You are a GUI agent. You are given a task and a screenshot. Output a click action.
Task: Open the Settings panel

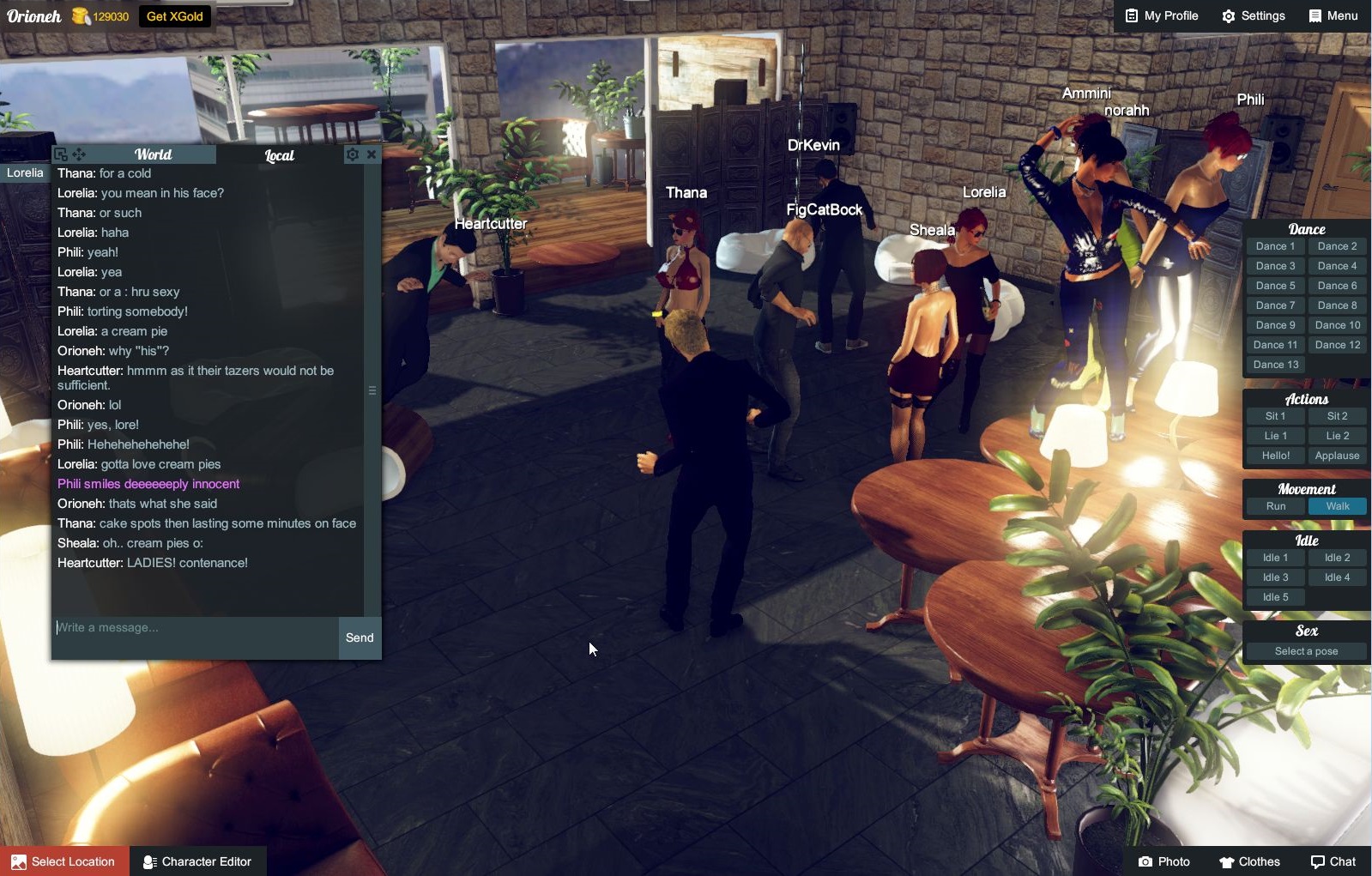click(1254, 16)
